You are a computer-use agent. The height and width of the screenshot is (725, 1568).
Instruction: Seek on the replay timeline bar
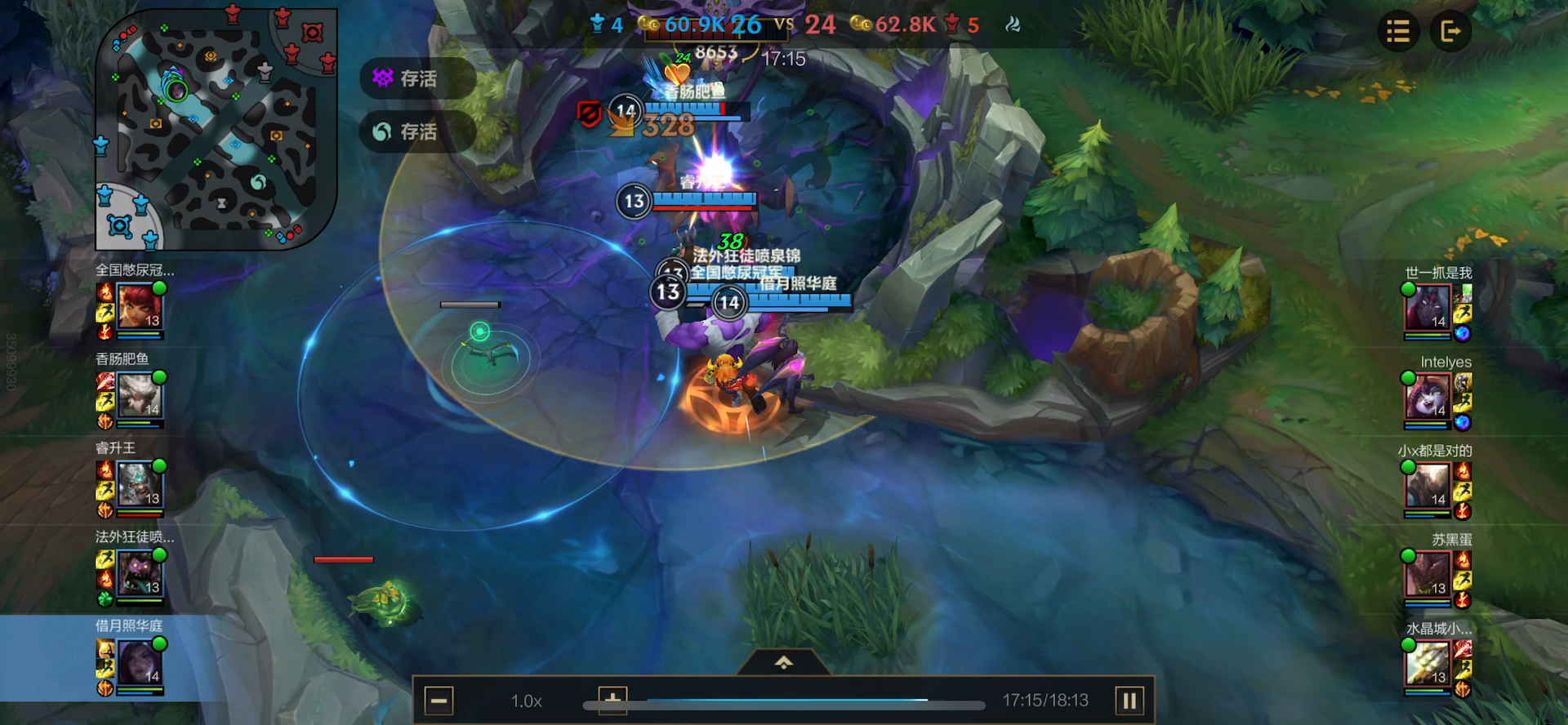click(x=784, y=702)
